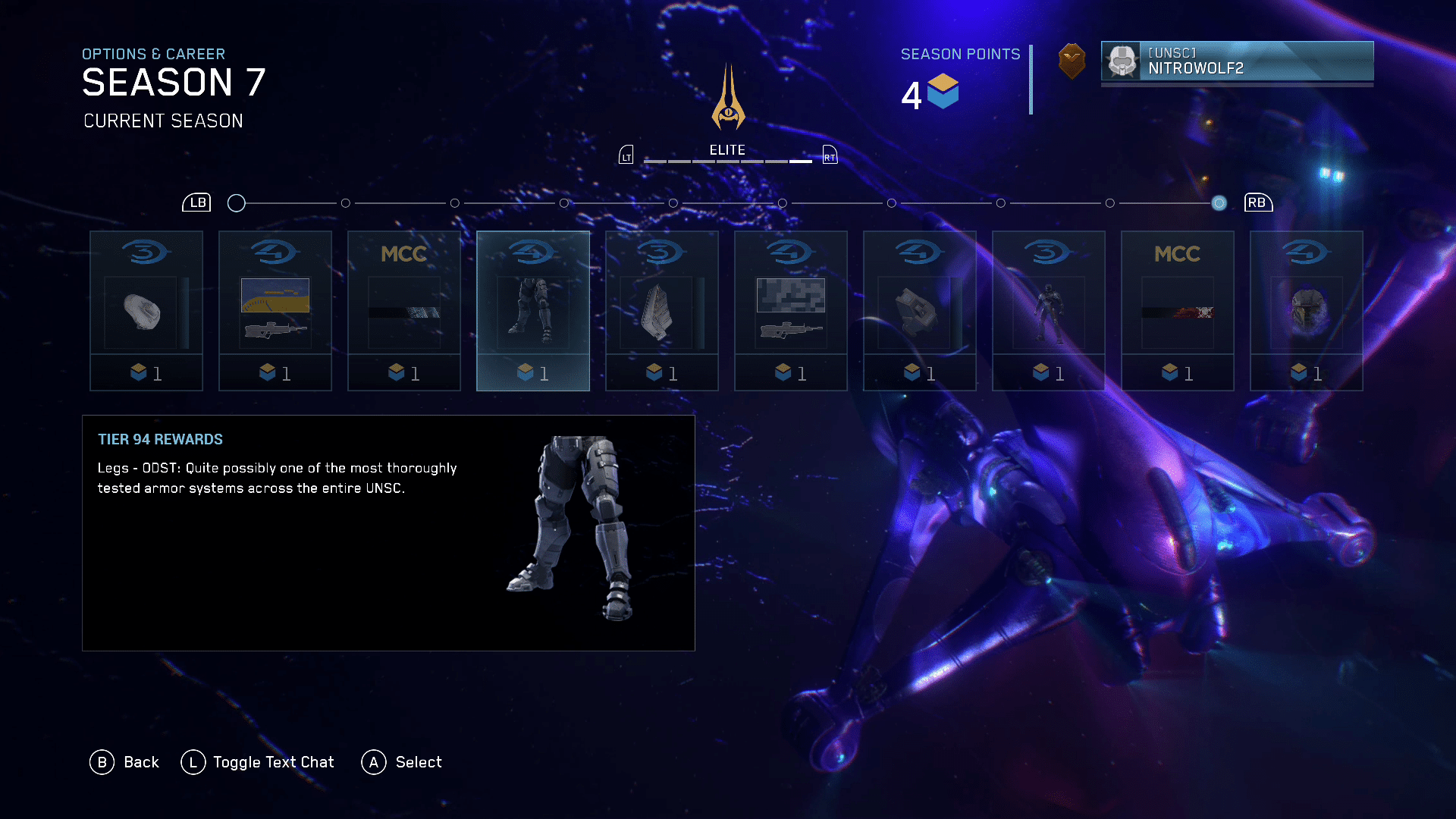
Task: Open the bronze rank badge beside the nameplate
Action: [1072, 61]
